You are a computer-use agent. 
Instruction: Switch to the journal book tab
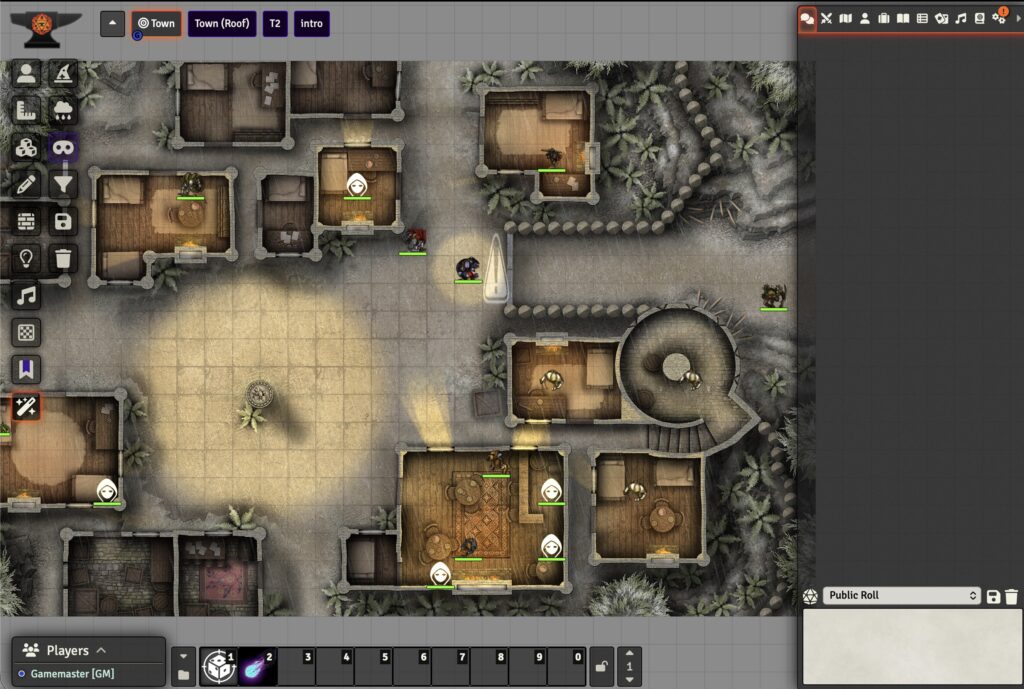point(903,18)
